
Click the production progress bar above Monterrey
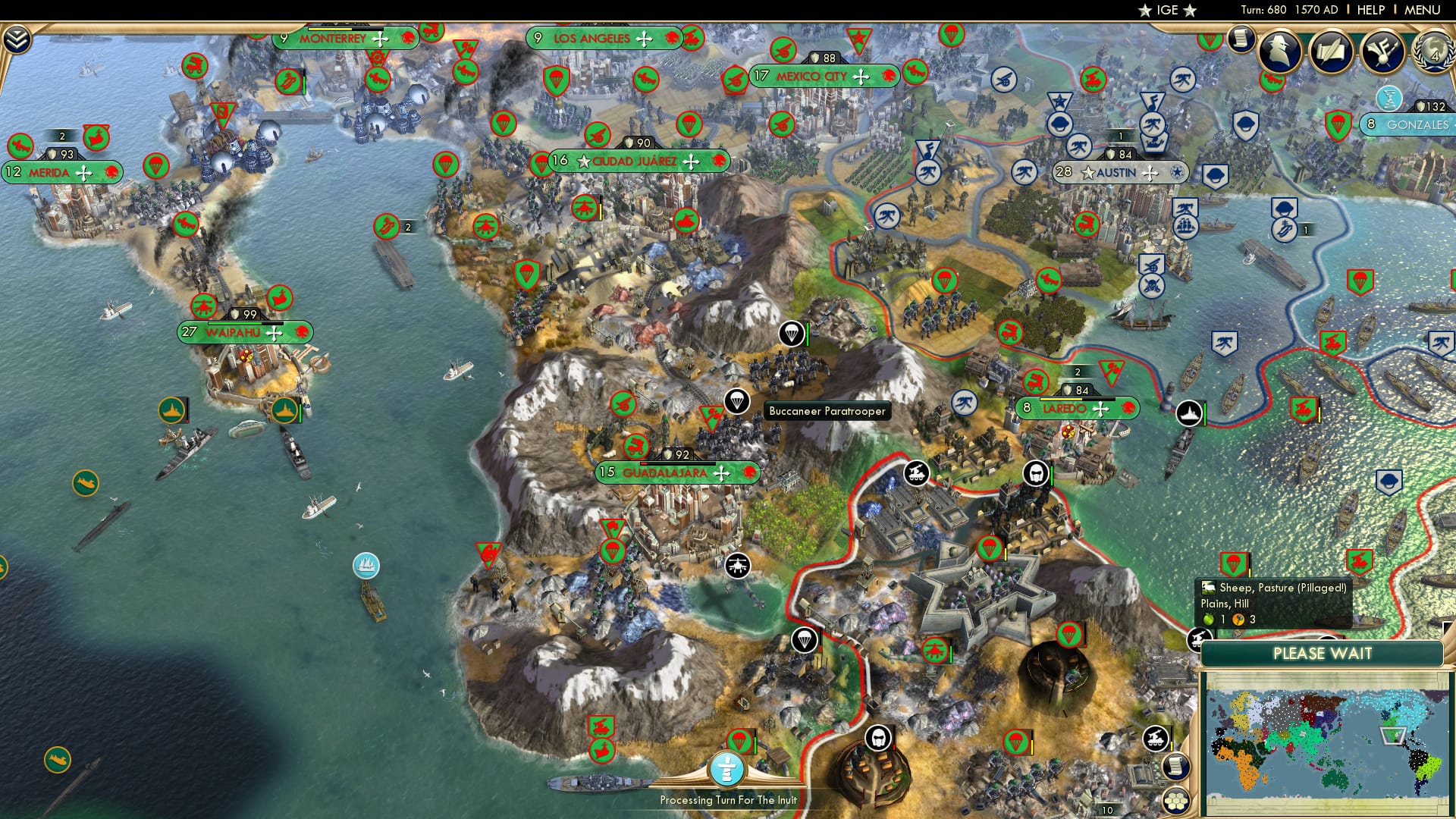tap(345, 29)
